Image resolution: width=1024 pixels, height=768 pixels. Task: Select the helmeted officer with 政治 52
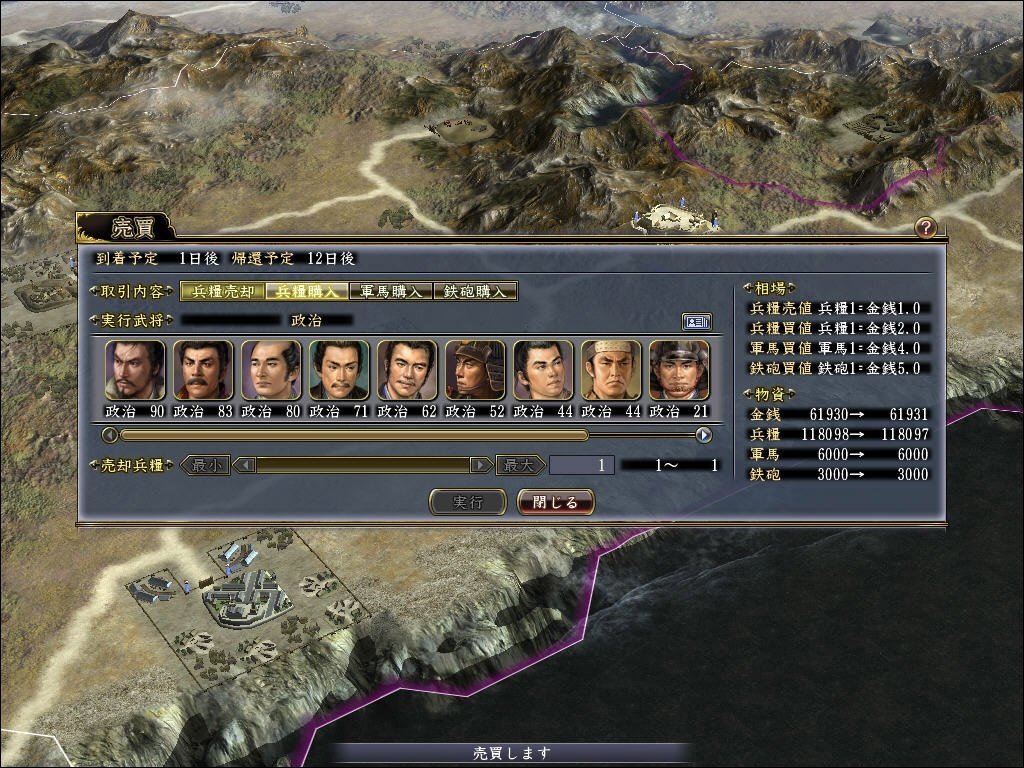tap(475, 370)
